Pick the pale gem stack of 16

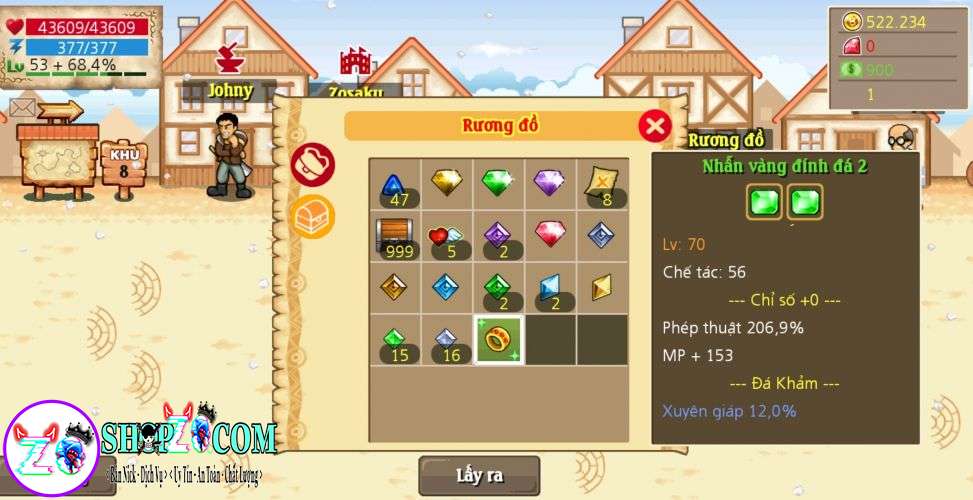point(446,341)
